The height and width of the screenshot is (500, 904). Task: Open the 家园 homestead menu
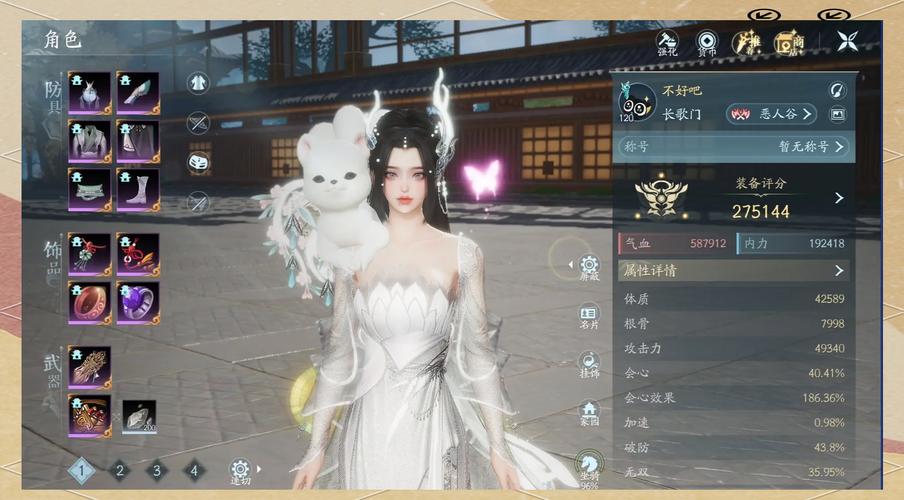[589, 412]
